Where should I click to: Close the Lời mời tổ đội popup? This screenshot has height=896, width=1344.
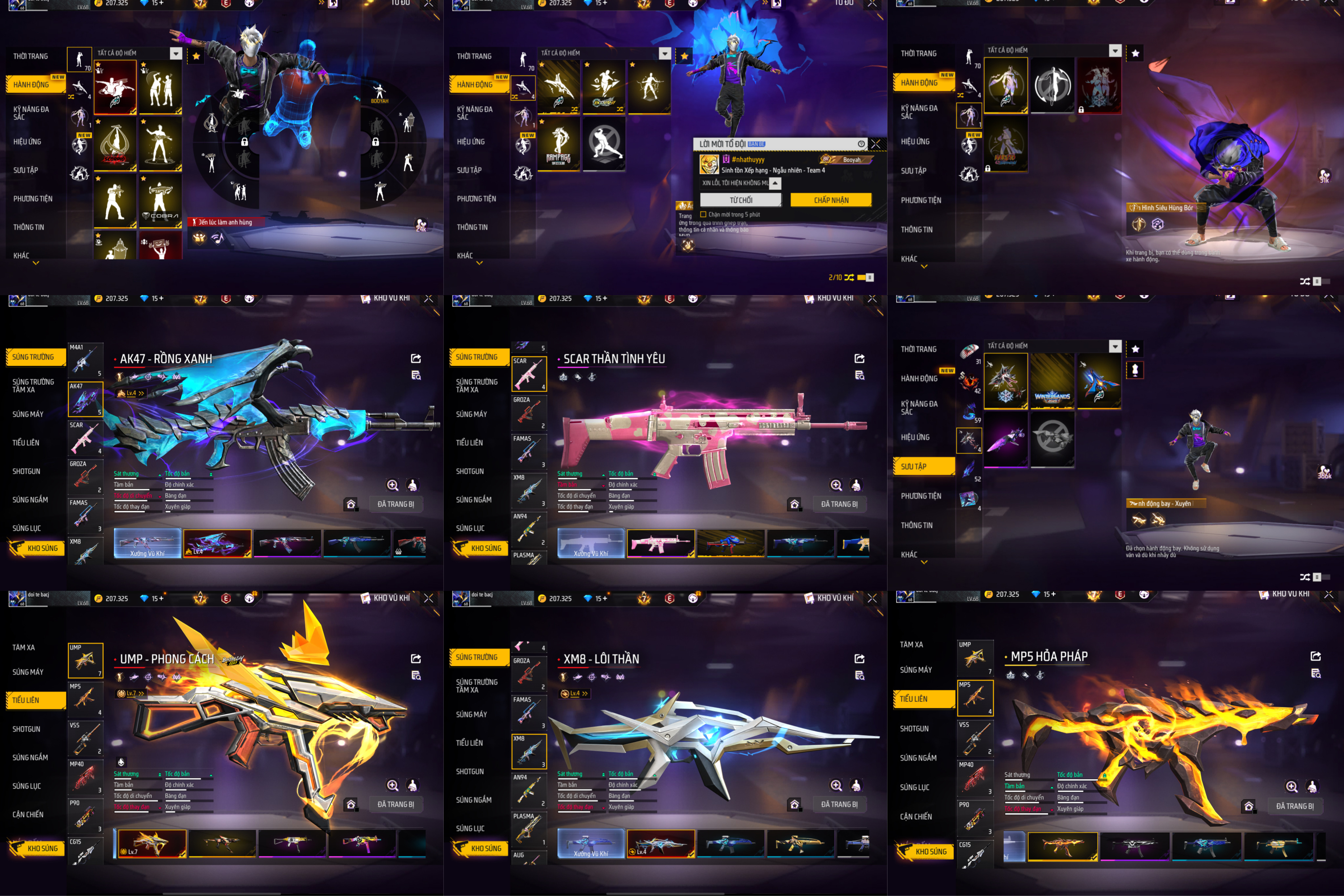coord(875,144)
